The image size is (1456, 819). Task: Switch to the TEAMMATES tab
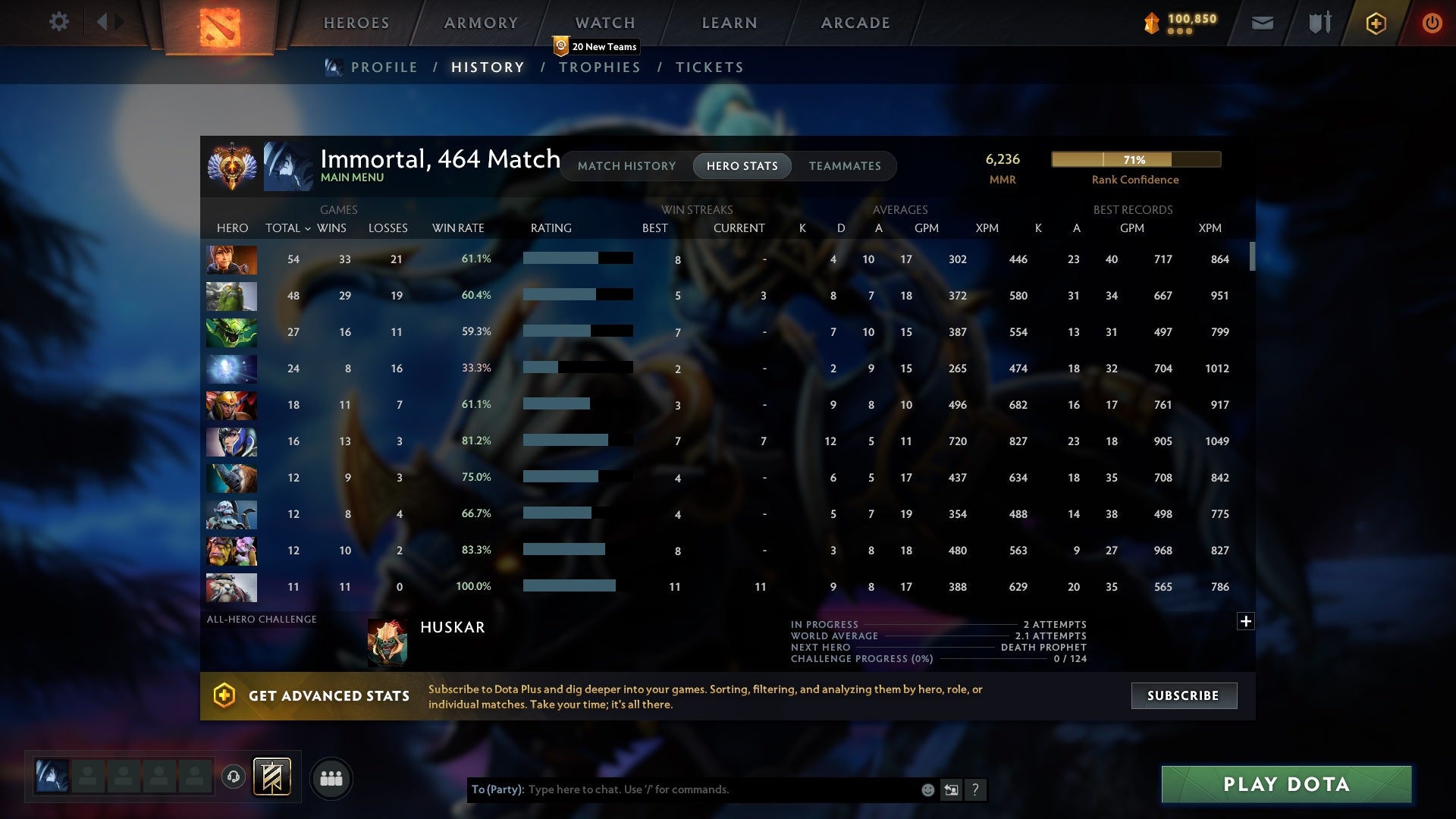(x=845, y=165)
